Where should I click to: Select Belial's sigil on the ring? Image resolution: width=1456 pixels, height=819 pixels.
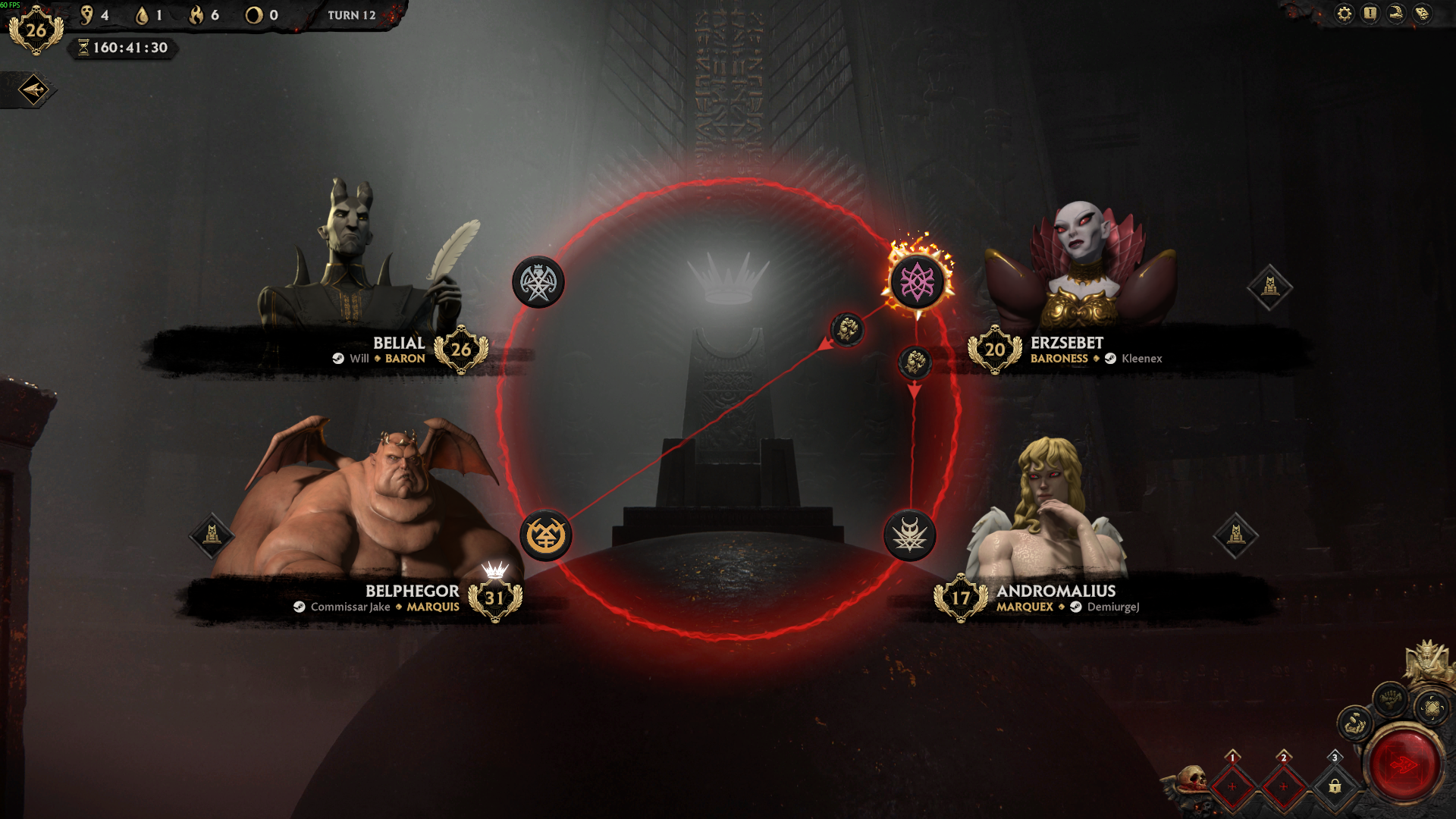coord(538,283)
